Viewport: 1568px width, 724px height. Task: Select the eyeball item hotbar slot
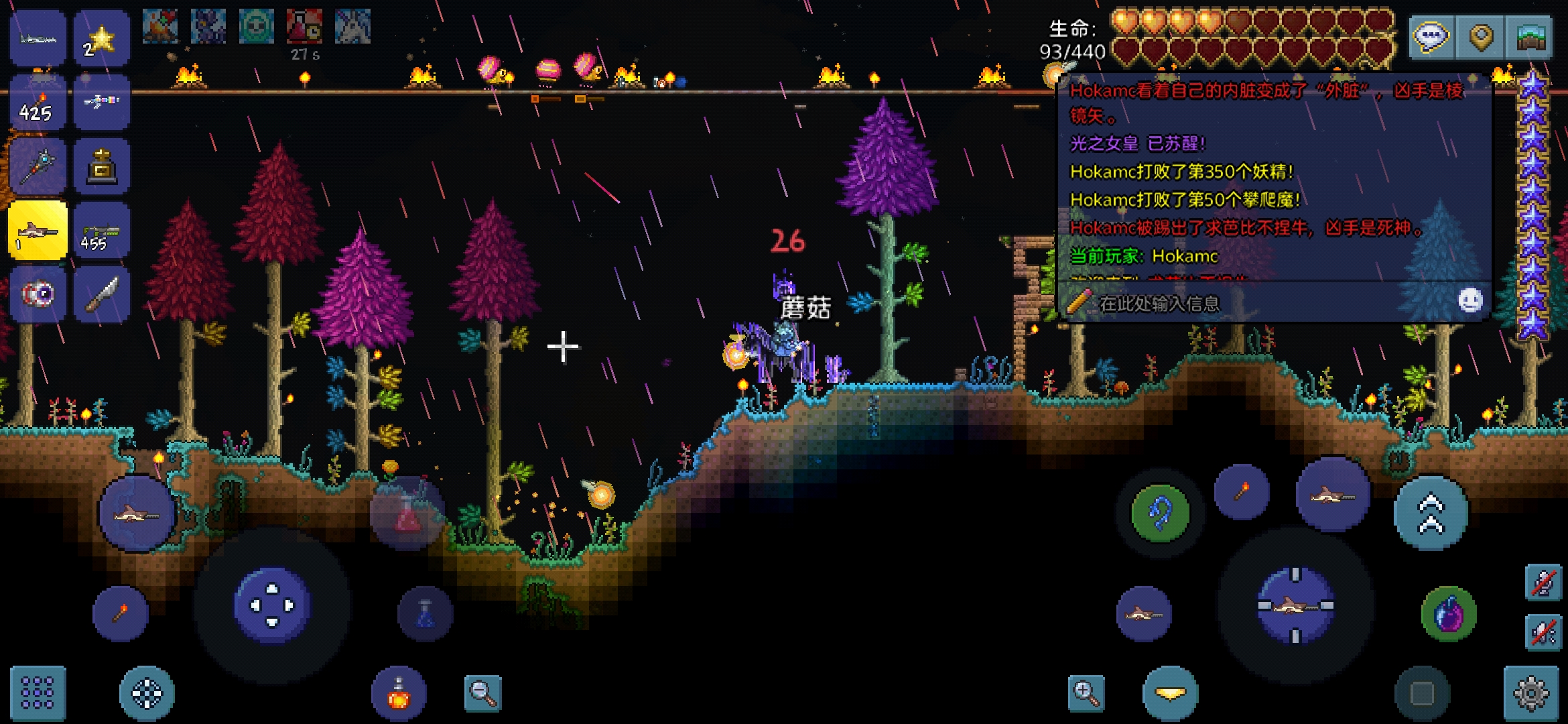coord(38,294)
